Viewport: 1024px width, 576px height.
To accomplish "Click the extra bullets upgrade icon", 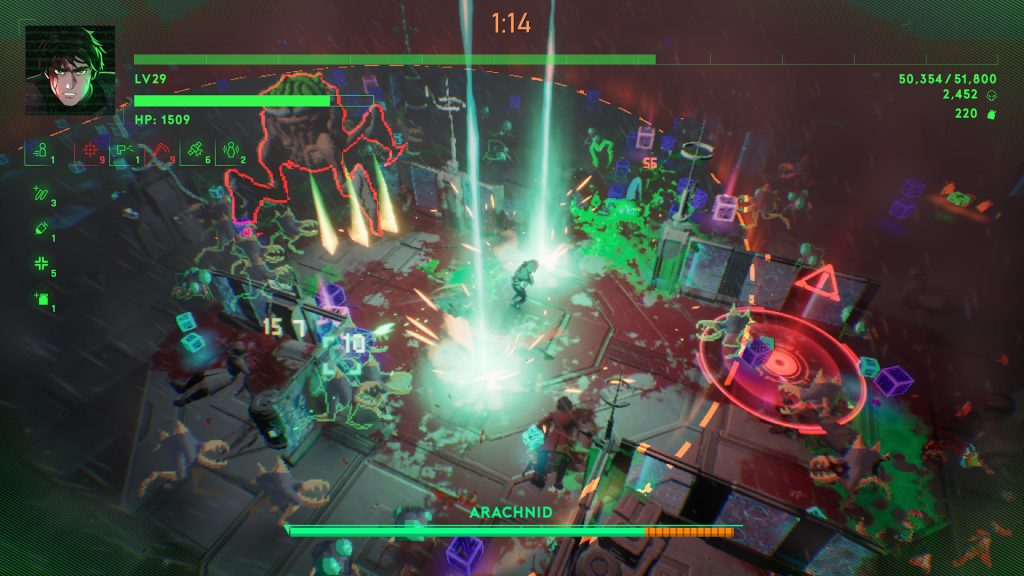I will click(41, 194).
